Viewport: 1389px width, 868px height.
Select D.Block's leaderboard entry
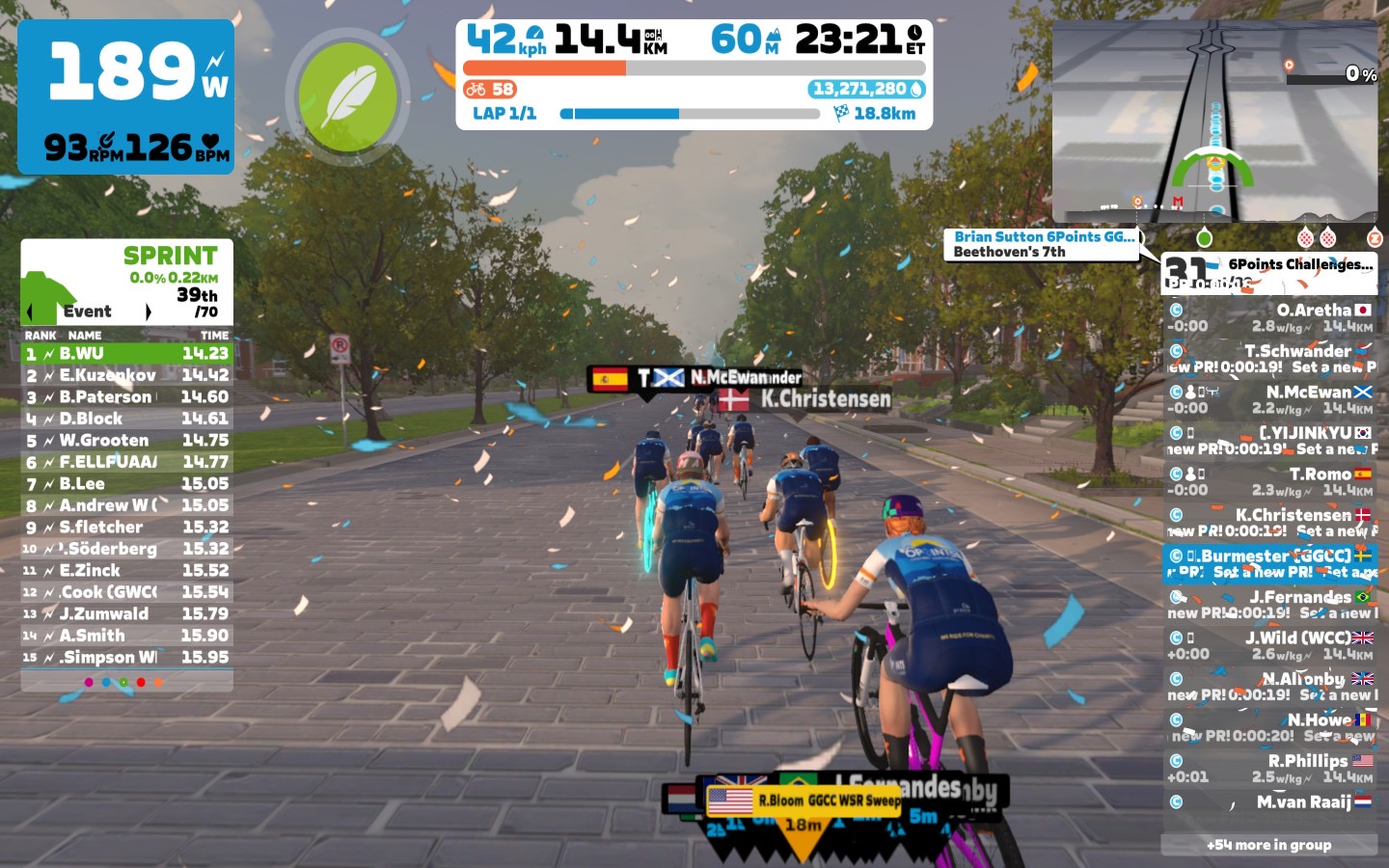tap(126, 419)
